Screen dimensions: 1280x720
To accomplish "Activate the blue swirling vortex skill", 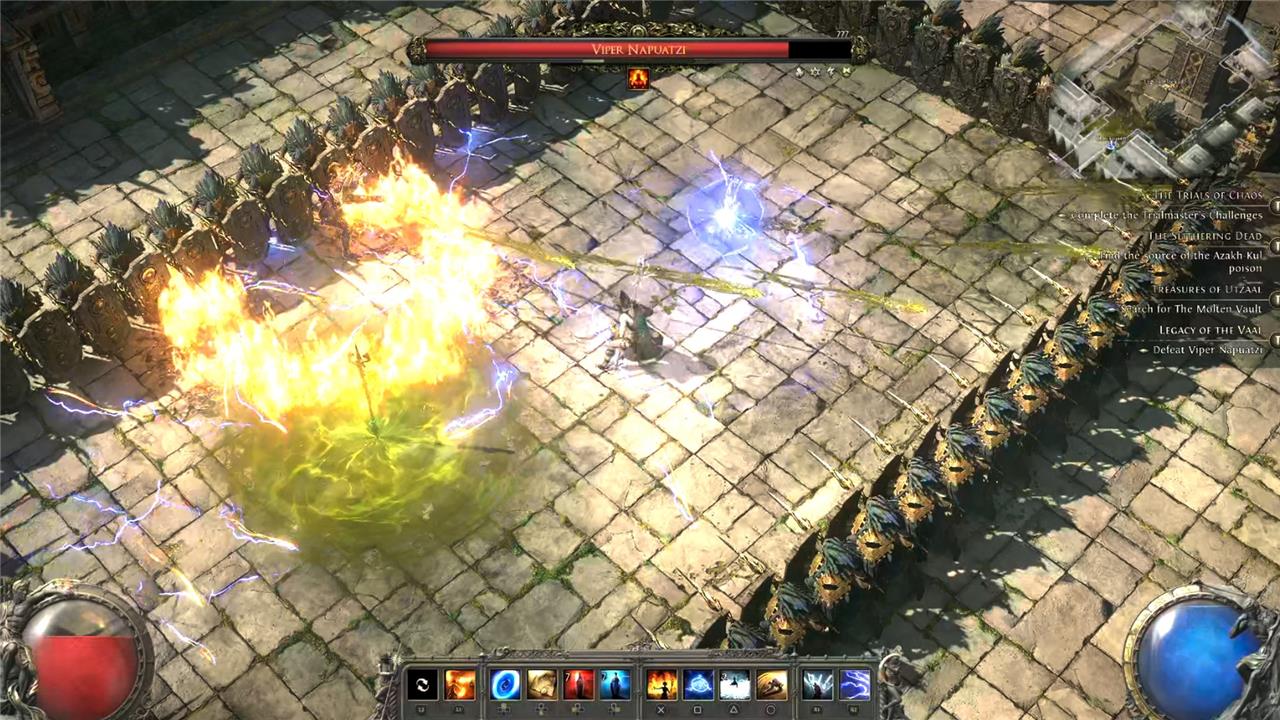I will pyautogui.click(x=504, y=685).
